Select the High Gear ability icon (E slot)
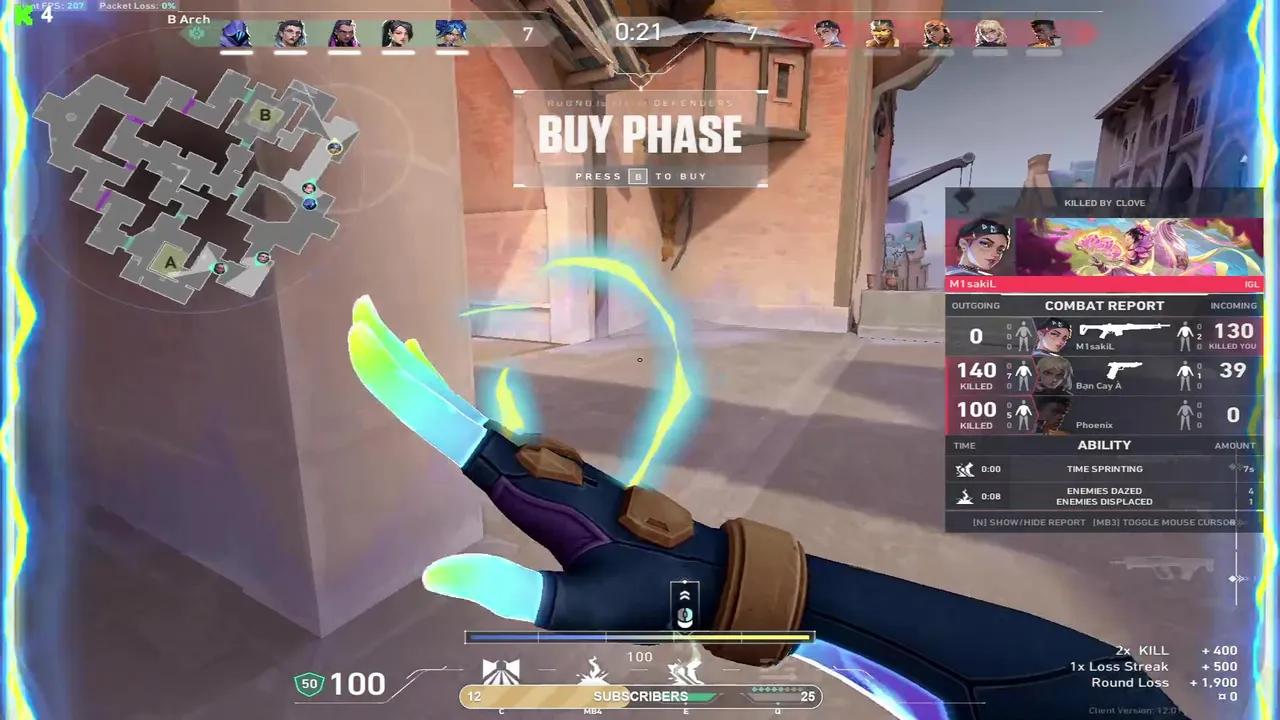The image size is (1280, 720). pyautogui.click(x=685, y=670)
